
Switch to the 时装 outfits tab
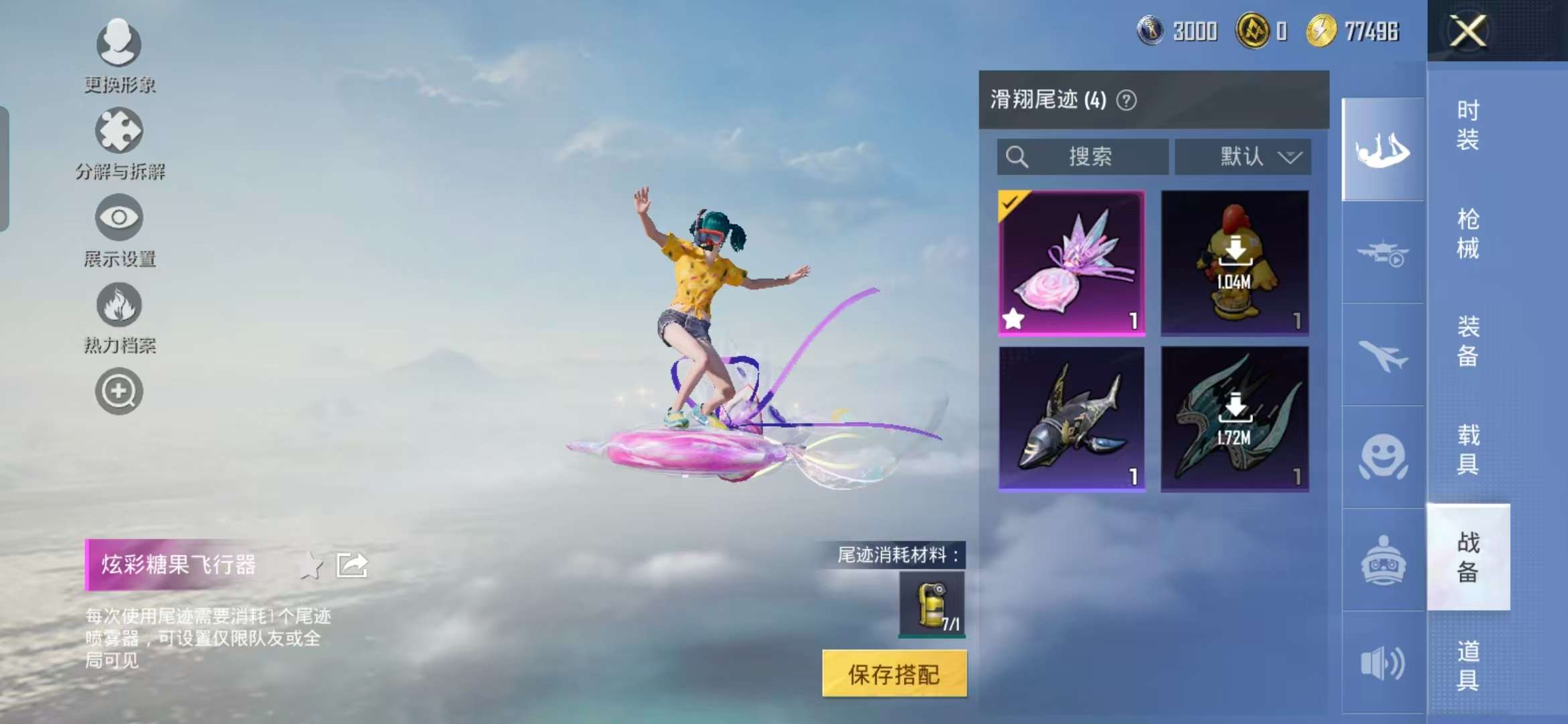point(1467,125)
